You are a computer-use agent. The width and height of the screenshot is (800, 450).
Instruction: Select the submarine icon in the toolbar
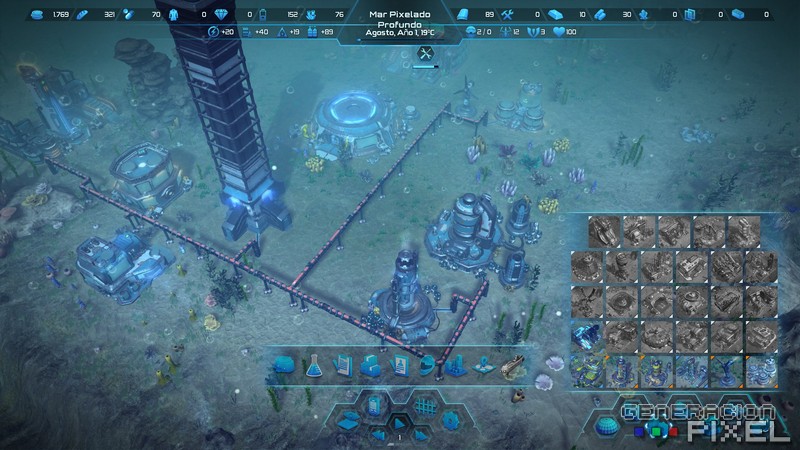coord(511,366)
